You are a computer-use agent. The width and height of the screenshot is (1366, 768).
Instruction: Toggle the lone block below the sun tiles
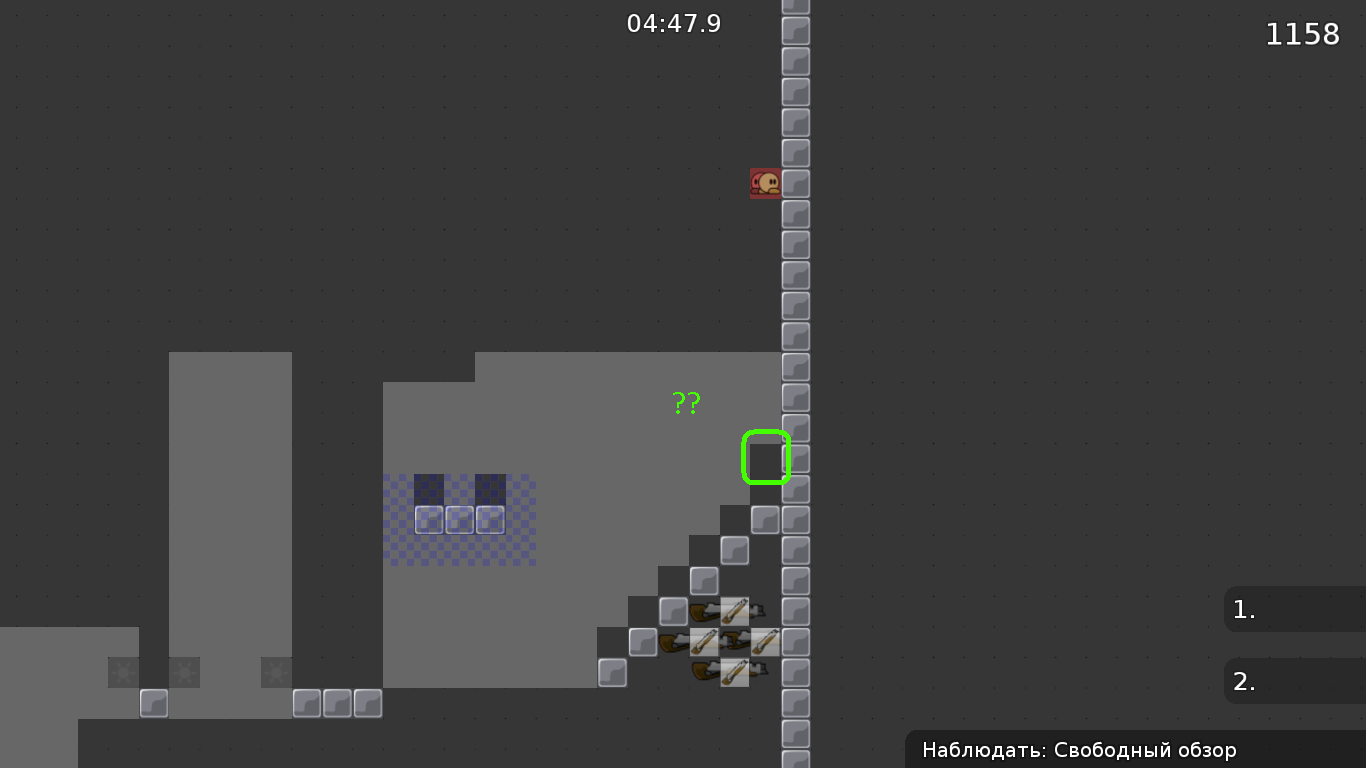[155, 704]
